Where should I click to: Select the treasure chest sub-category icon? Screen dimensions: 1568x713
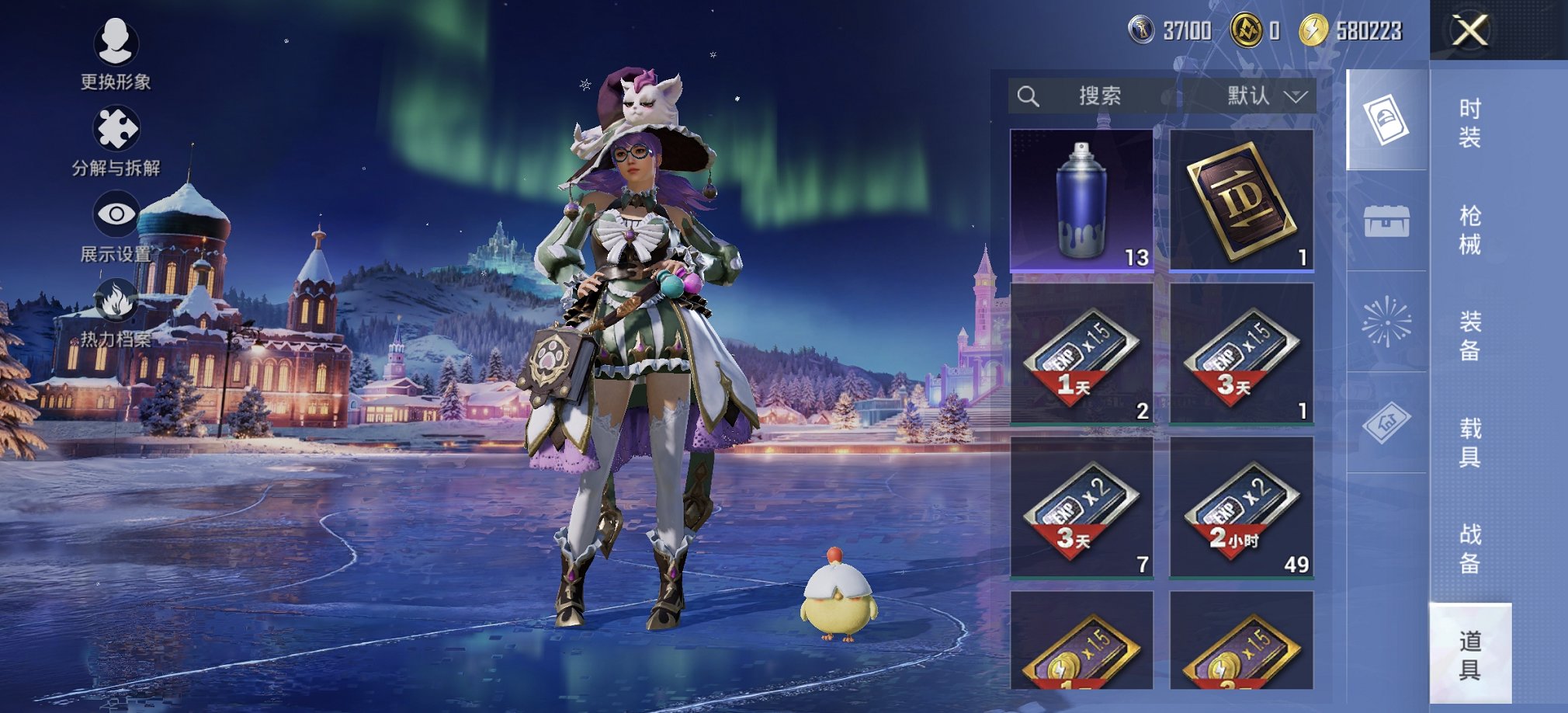click(x=1386, y=221)
